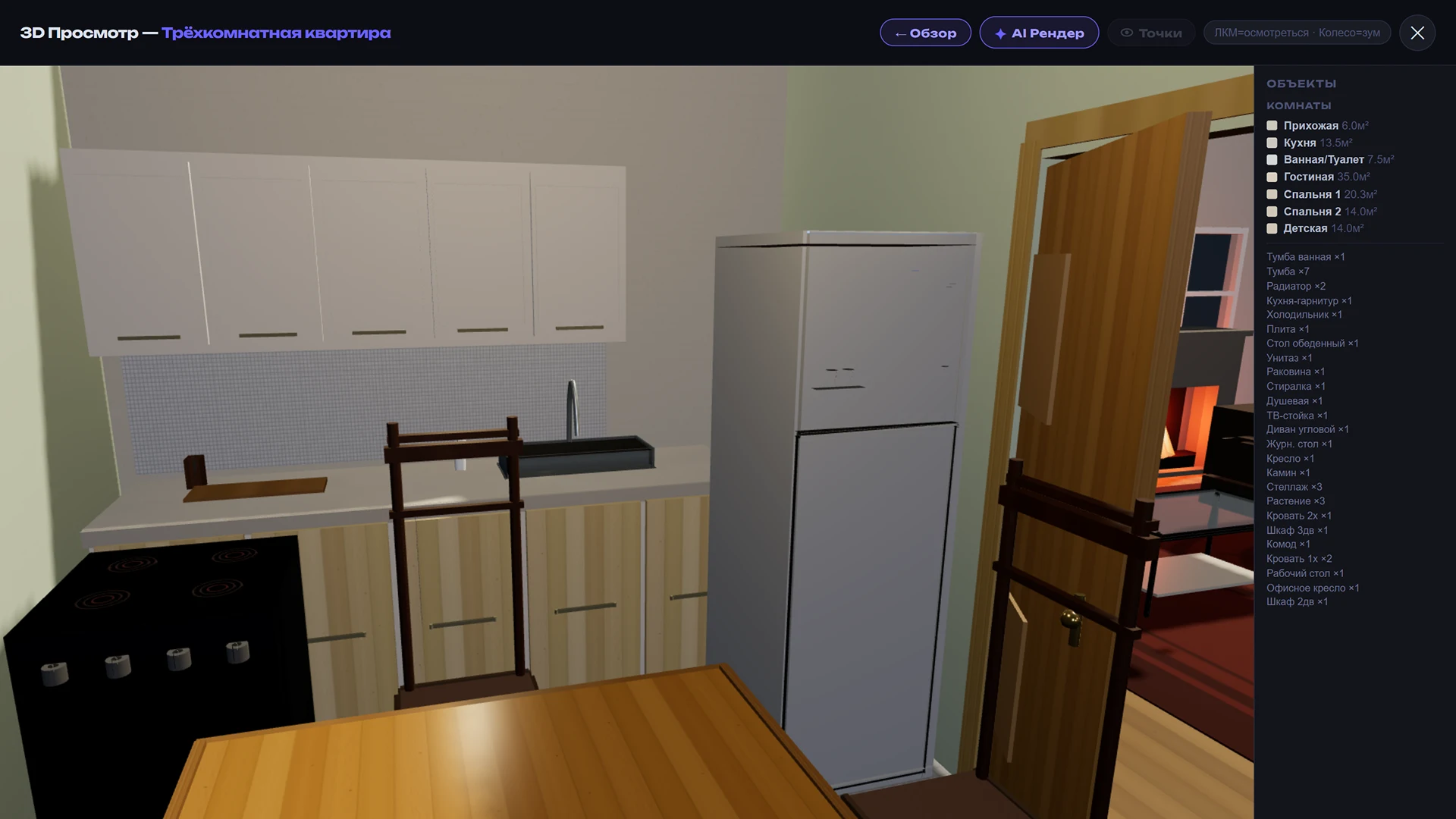Select Стиралка ×1 in the sidebar
Screen dimensions: 1456x819
(x=1295, y=386)
